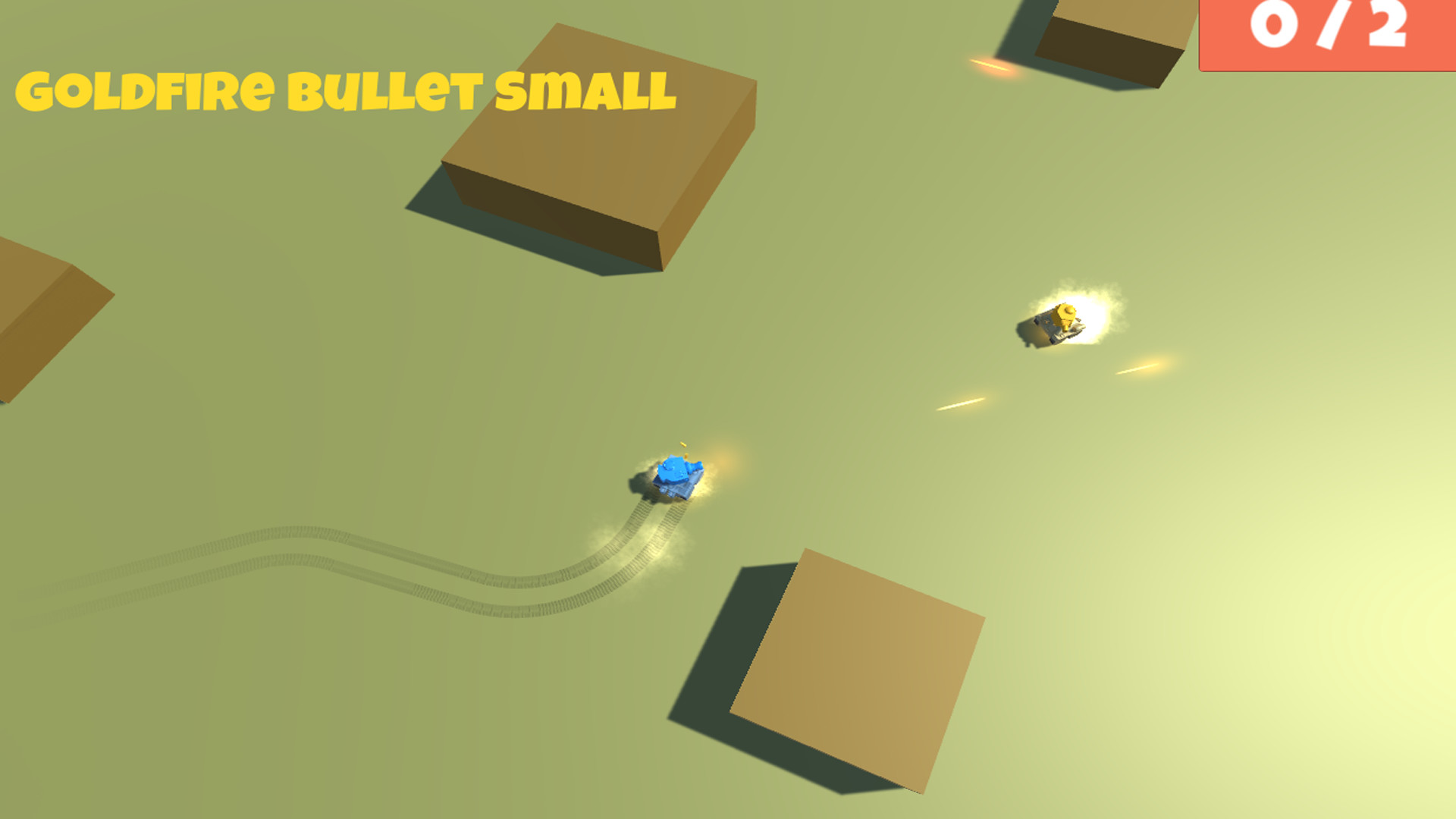
Task: Switch to the score panel showing 0 / 2
Action: point(1327,34)
